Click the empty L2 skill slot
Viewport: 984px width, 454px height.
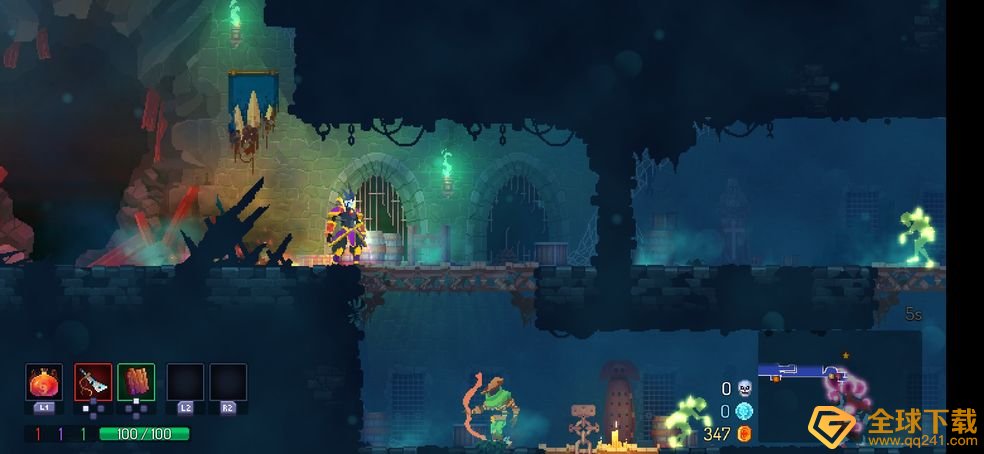pos(185,382)
